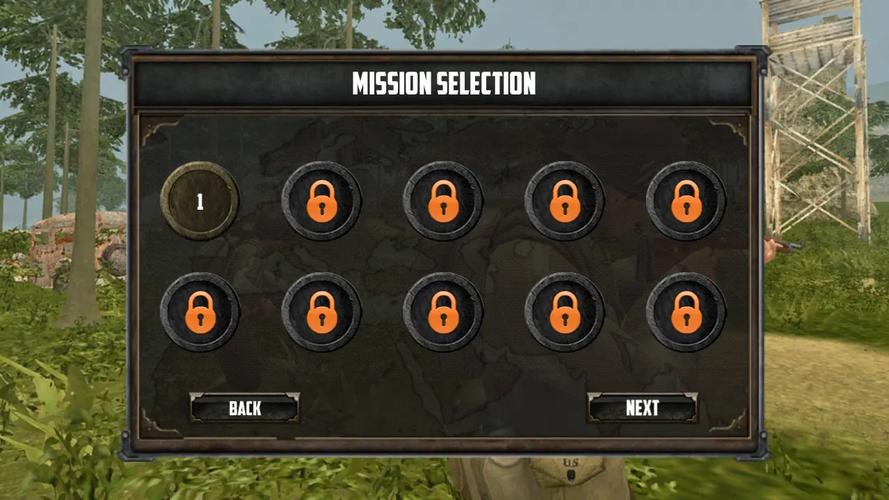889x500 pixels.
Task: Click the BACK button
Action: (x=245, y=407)
